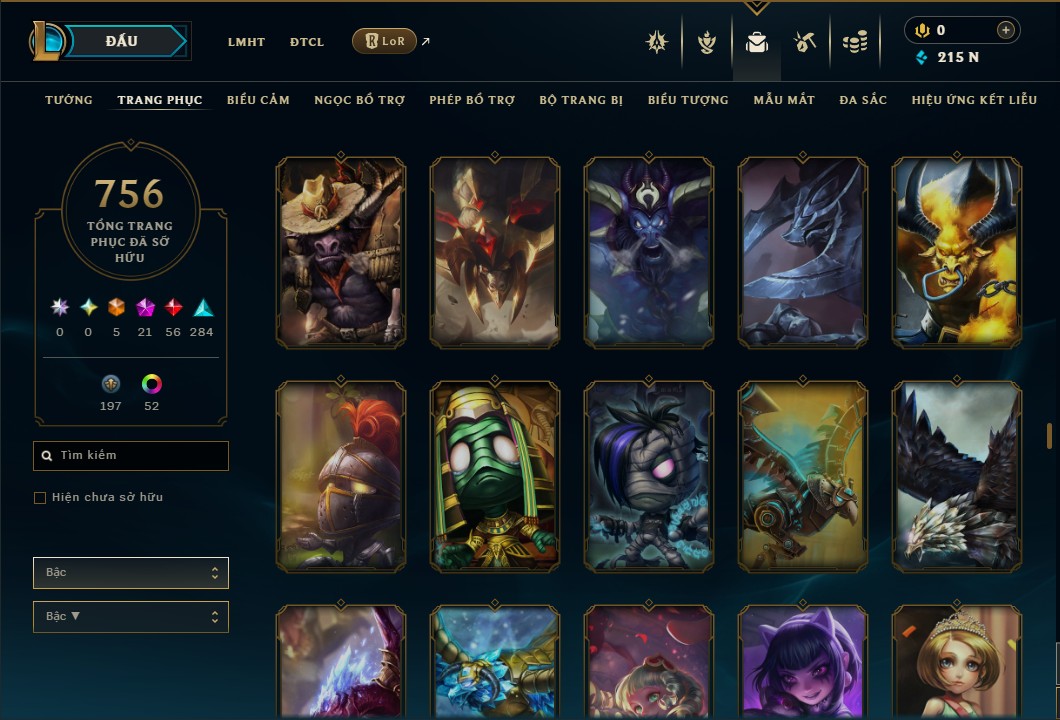Open the LMHT game tab
Viewport: 1060px width, 720px height.
246,42
